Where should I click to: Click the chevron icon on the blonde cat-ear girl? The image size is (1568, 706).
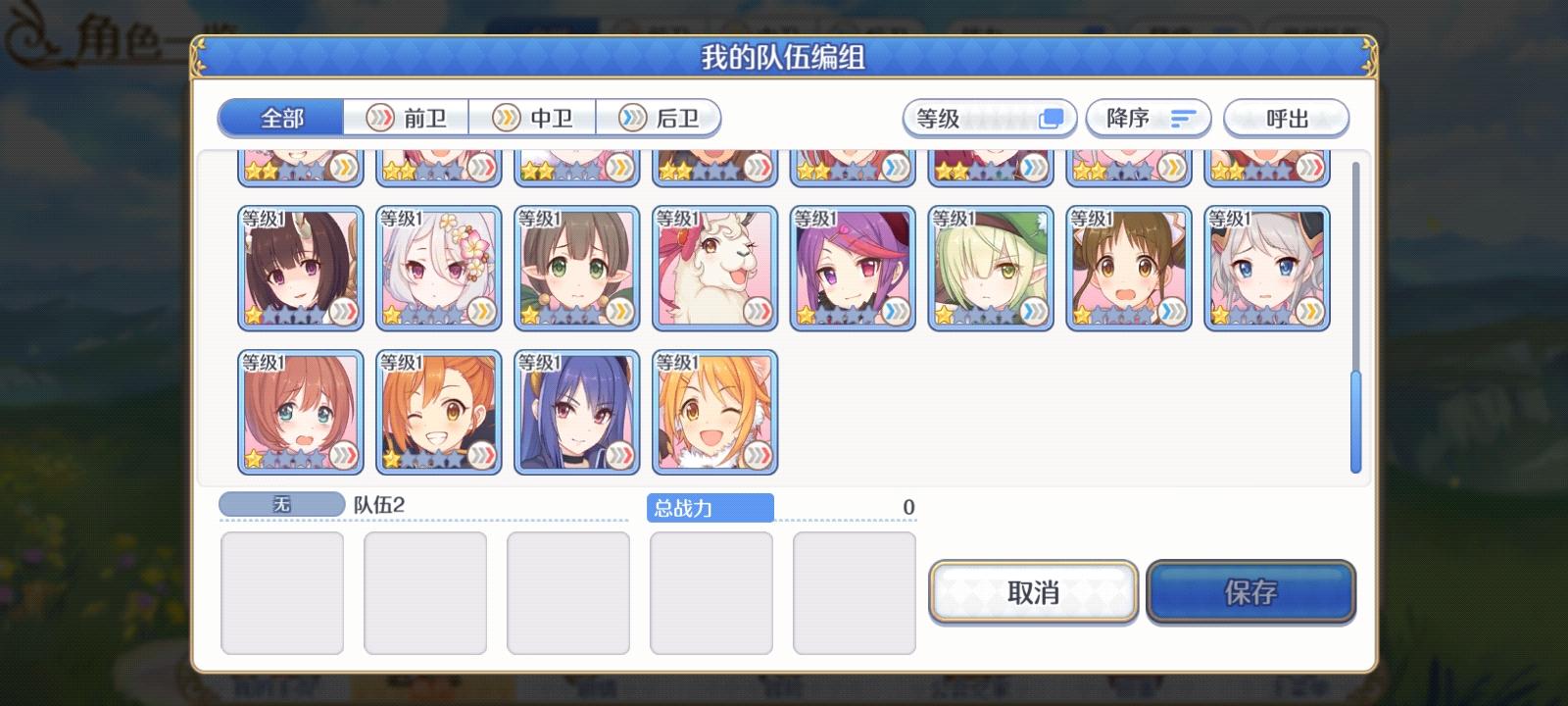click(x=756, y=453)
